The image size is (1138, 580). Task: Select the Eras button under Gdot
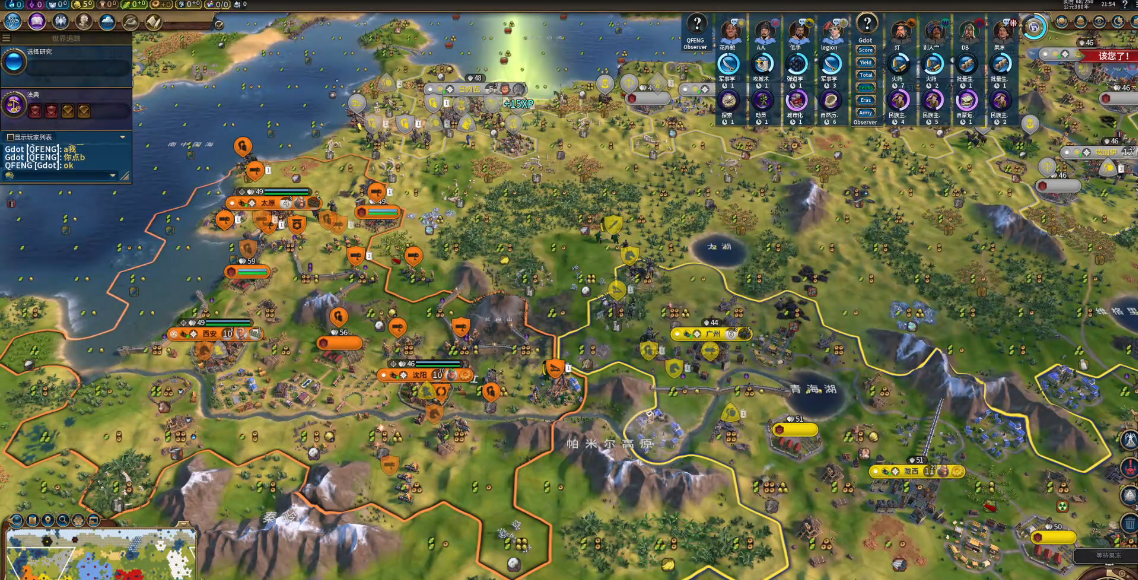[866, 100]
